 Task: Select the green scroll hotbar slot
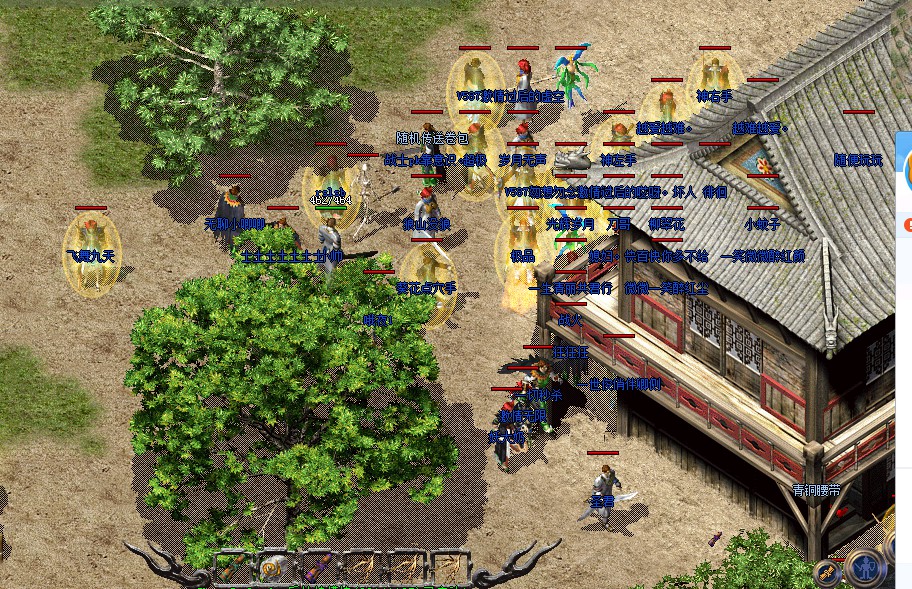[232, 570]
